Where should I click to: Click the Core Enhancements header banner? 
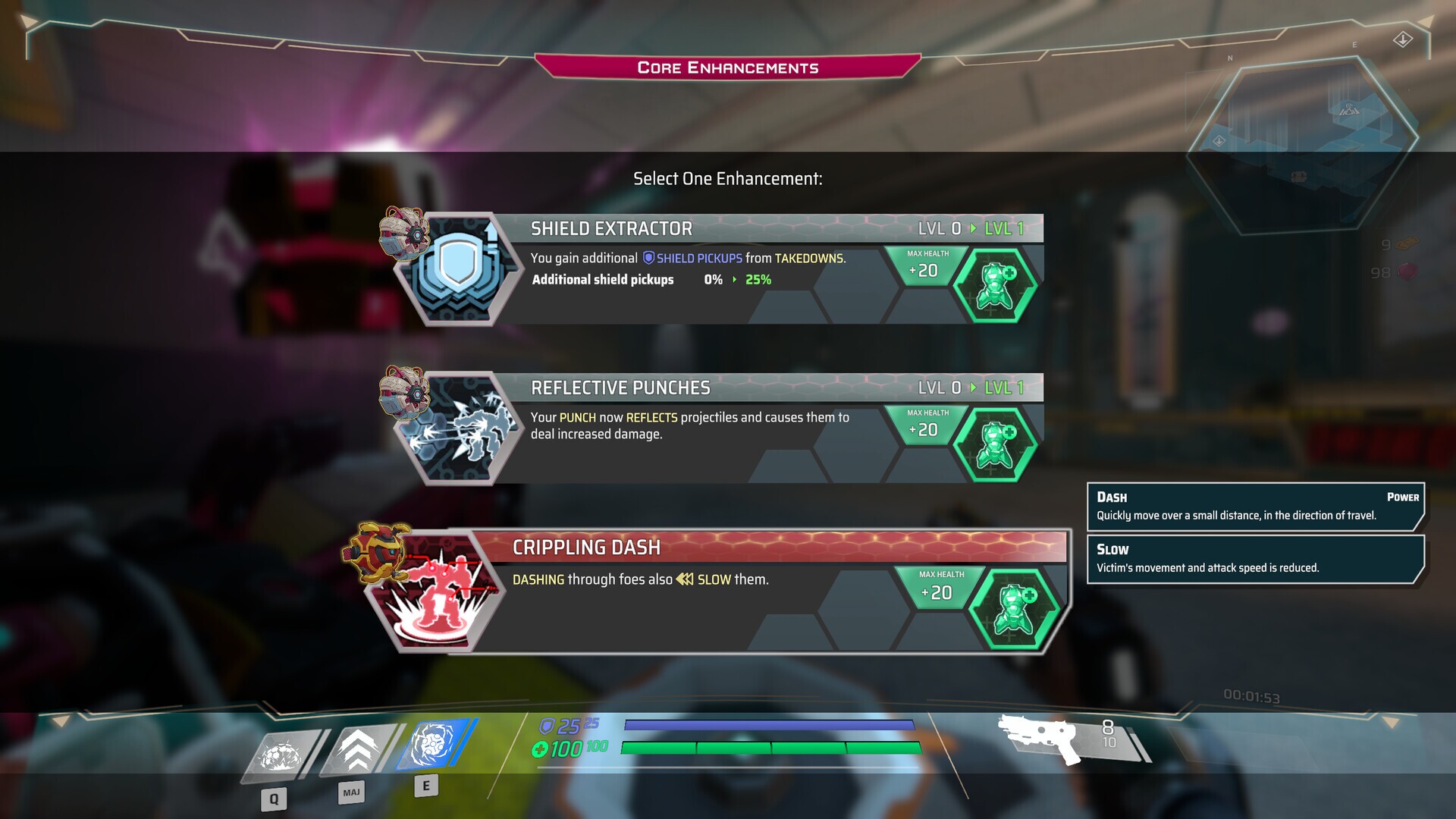726,67
